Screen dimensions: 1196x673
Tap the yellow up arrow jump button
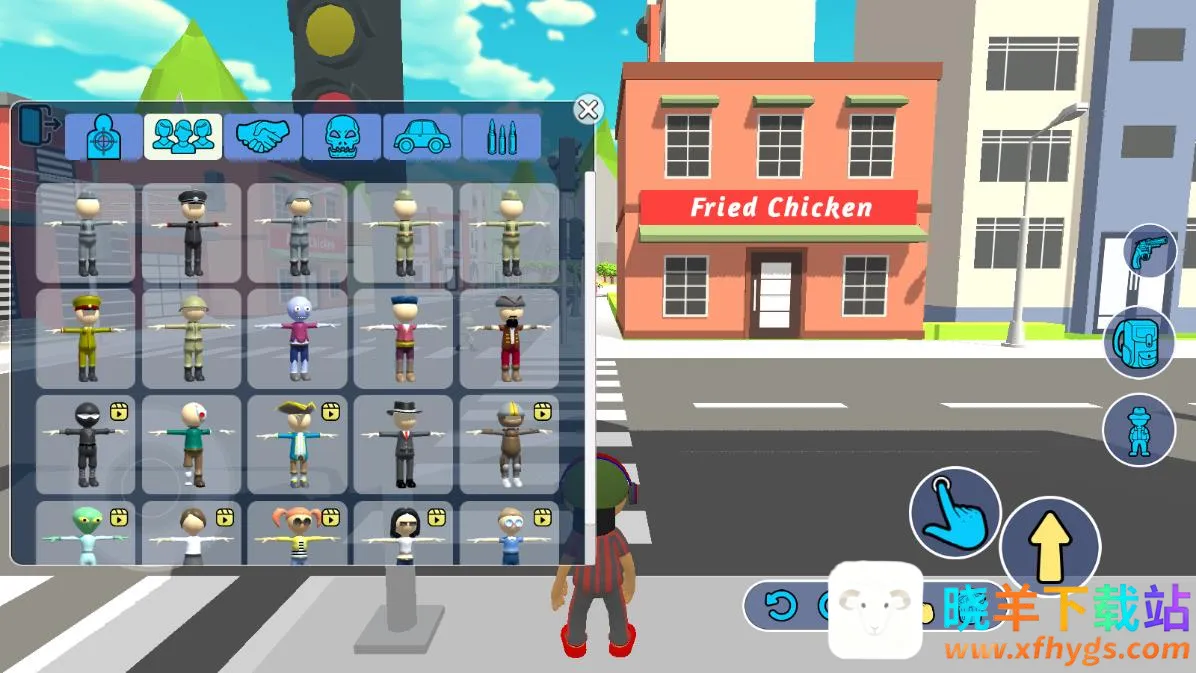coord(1050,546)
